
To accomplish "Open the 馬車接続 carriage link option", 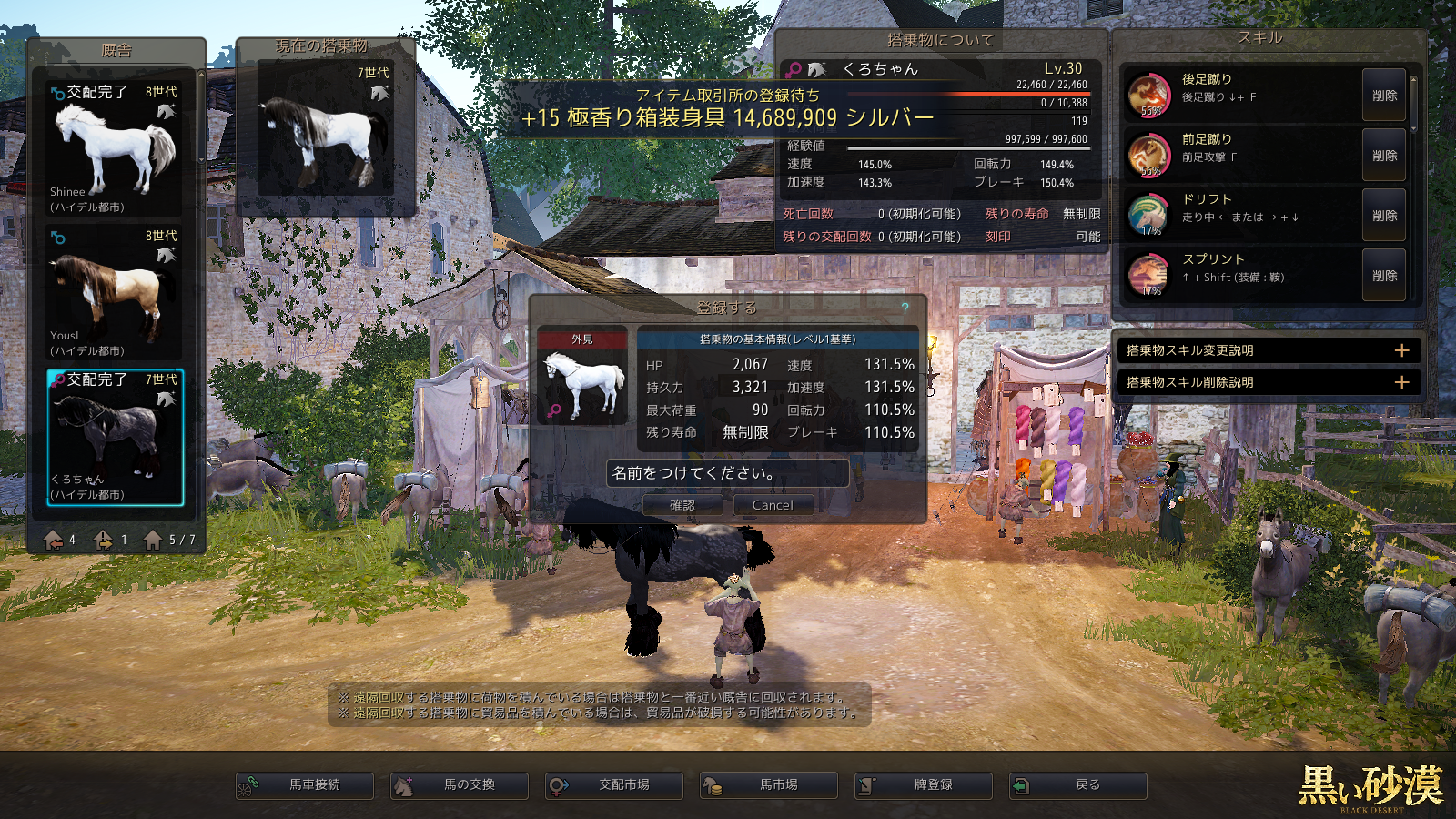I will click(305, 785).
